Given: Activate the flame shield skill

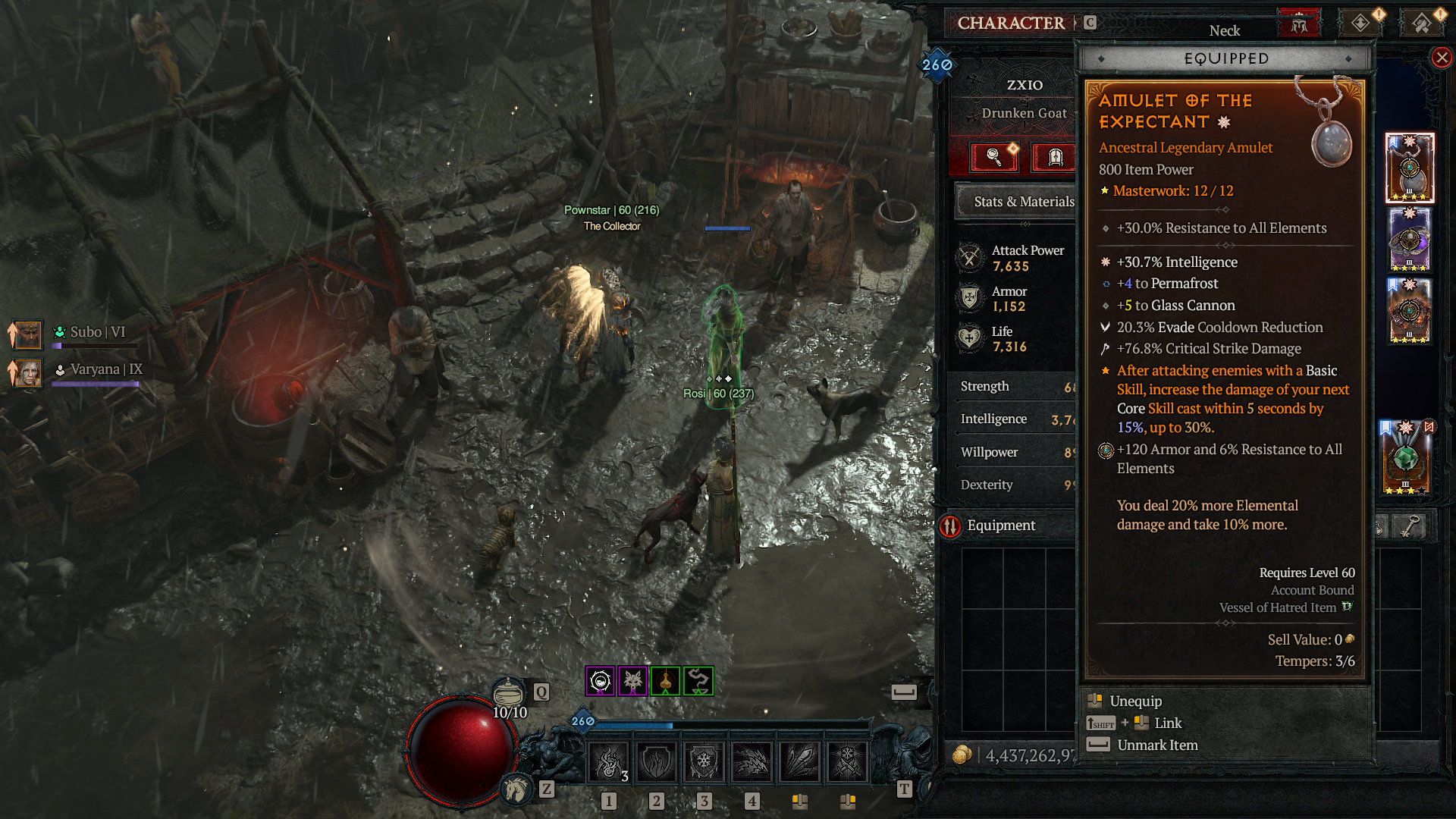Looking at the screenshot, I should click(x=657, y=761).
